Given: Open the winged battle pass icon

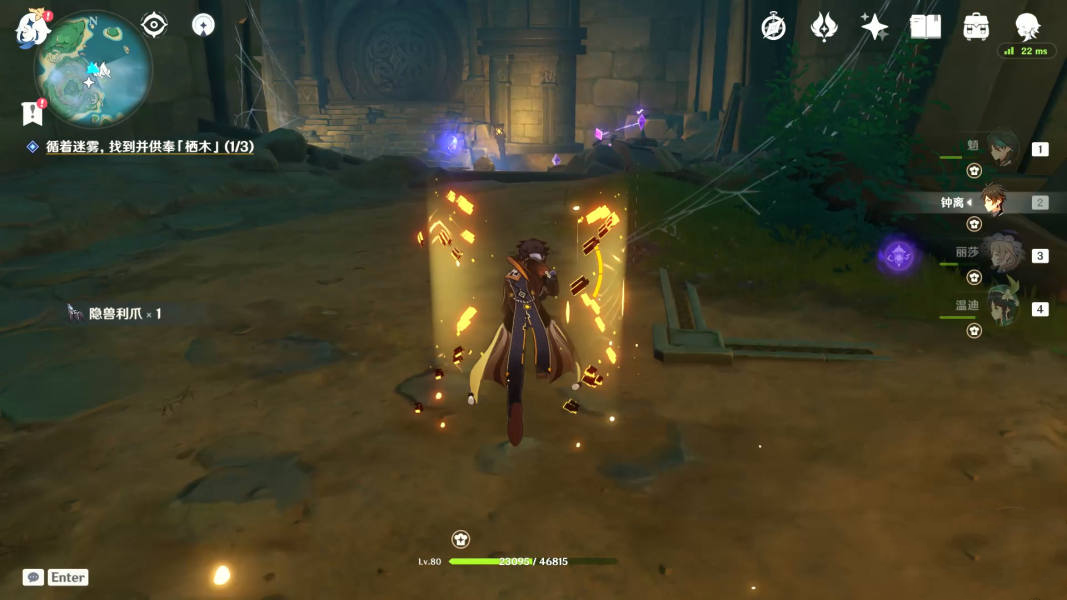Looking at the screenshot, I should (824, 27).
